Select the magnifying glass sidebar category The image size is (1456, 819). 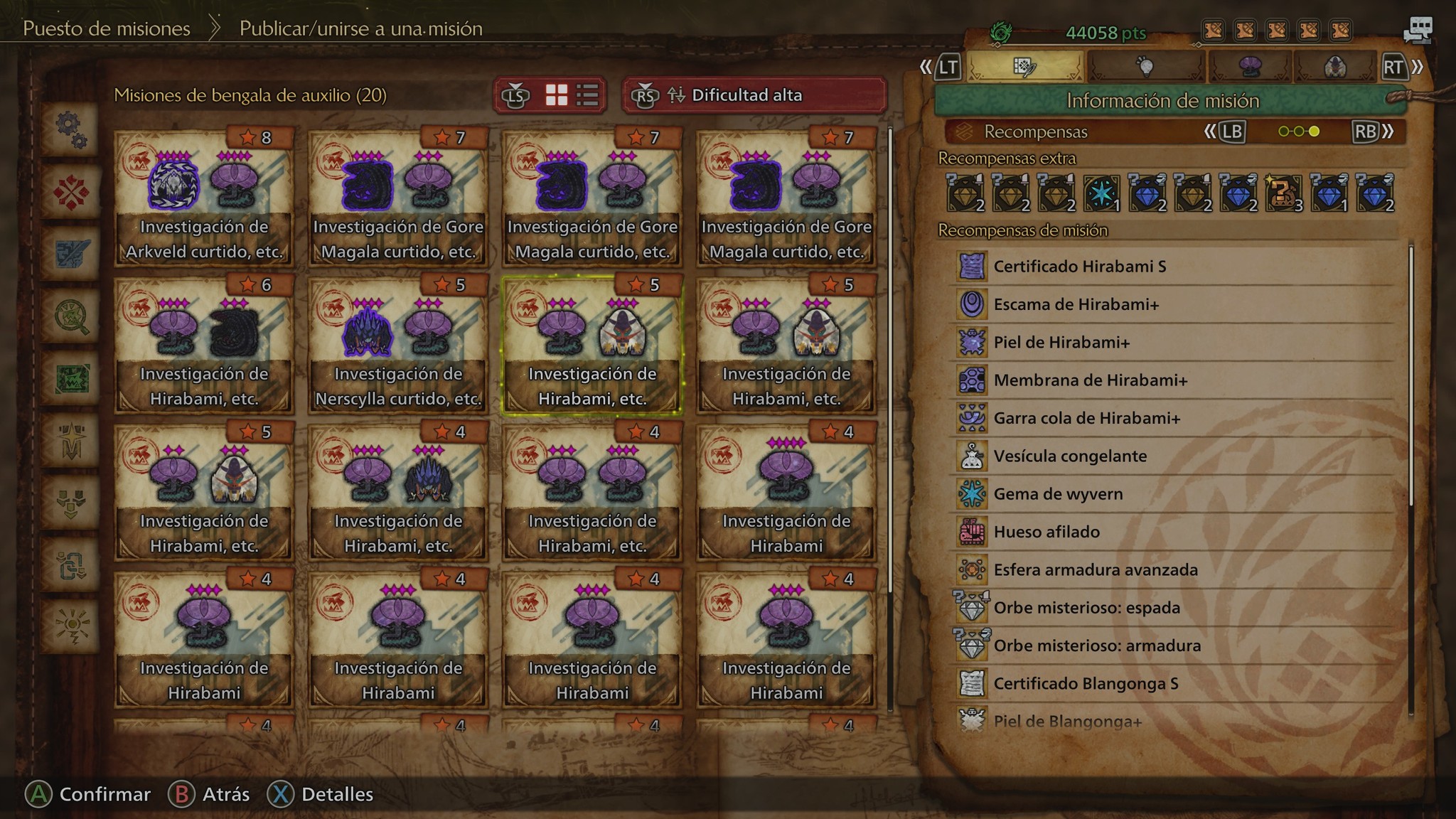(x=70, y=316)
